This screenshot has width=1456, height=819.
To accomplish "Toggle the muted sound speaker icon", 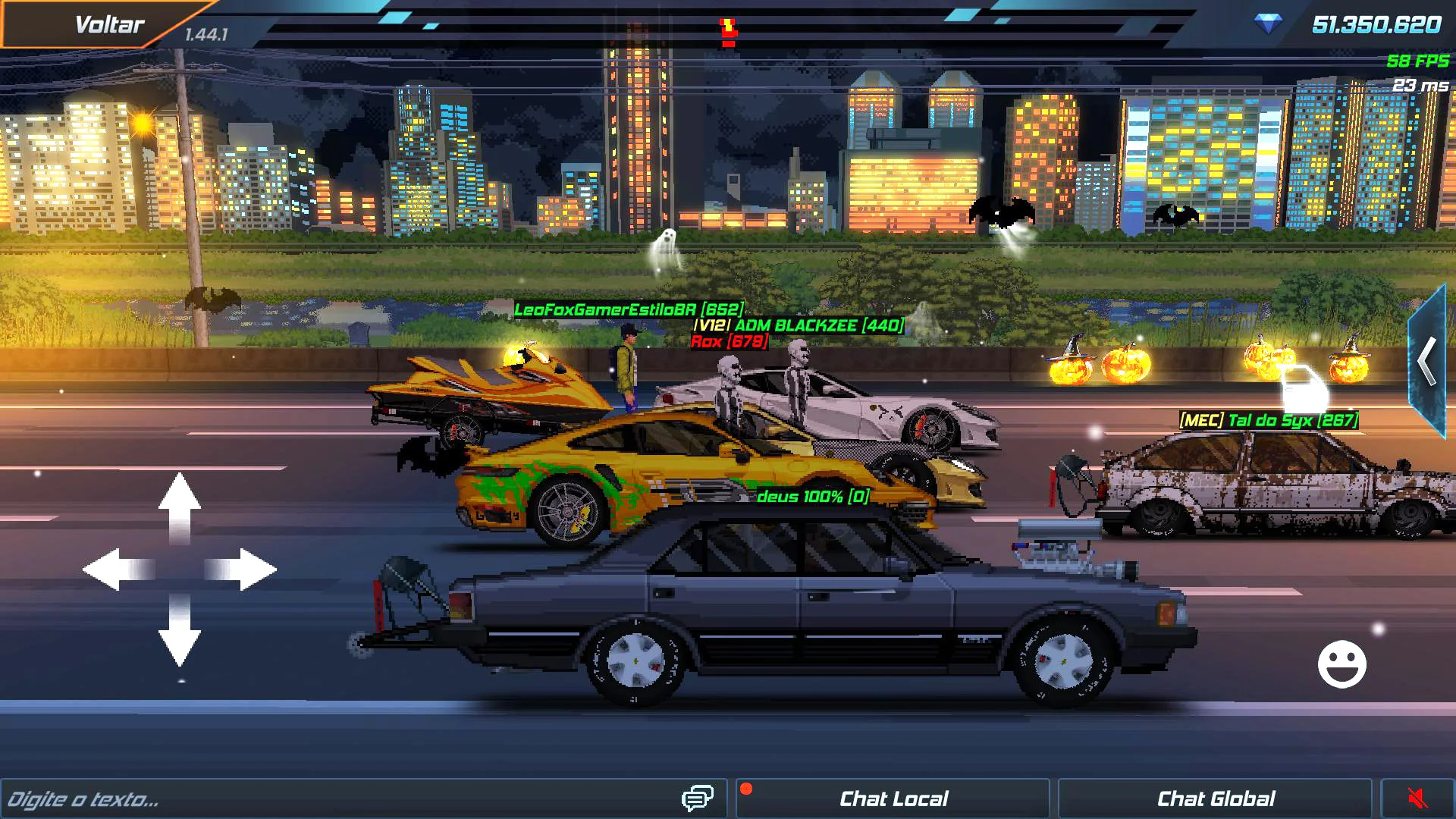I will point(1417,799).
